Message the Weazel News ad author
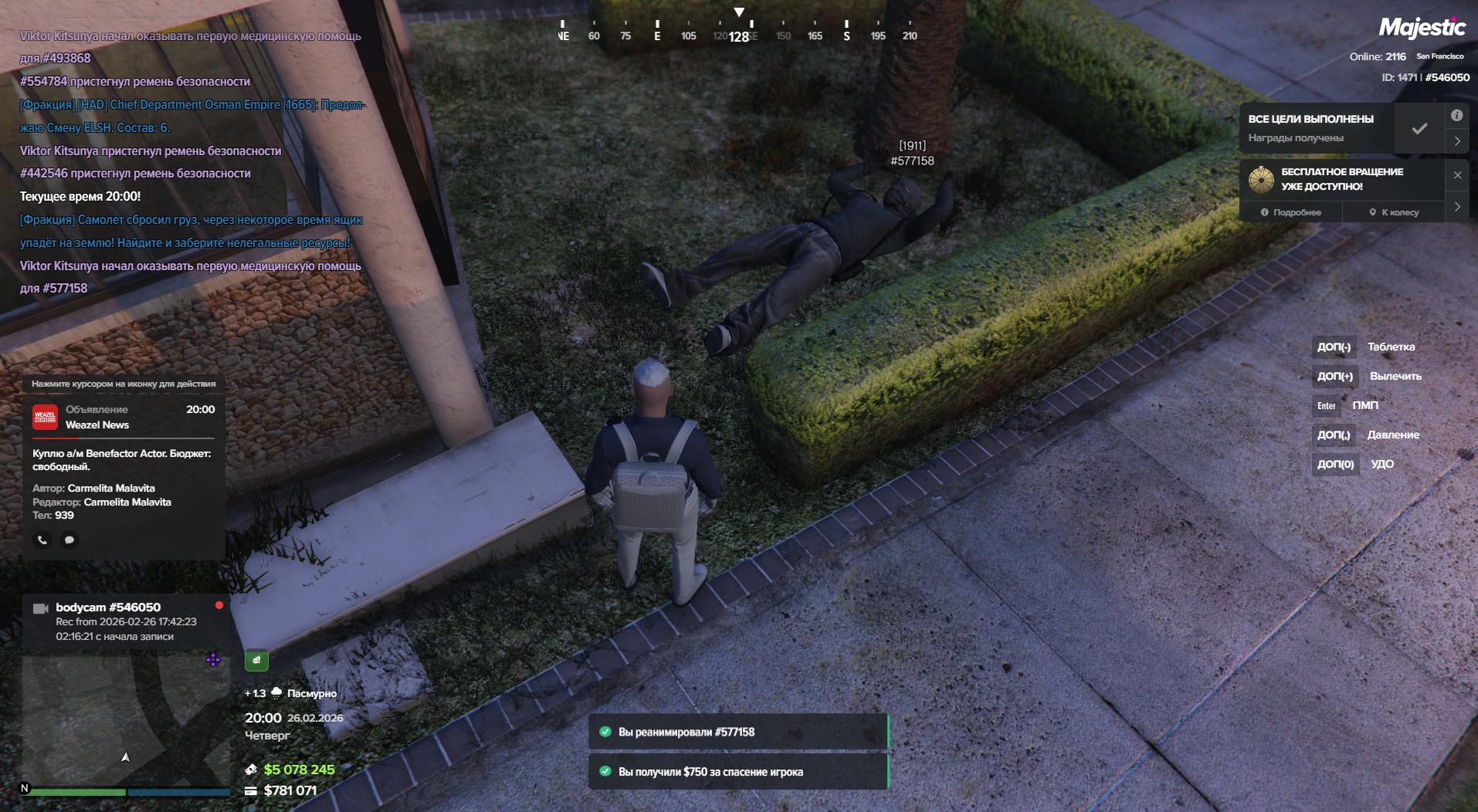 click(69, 540)
